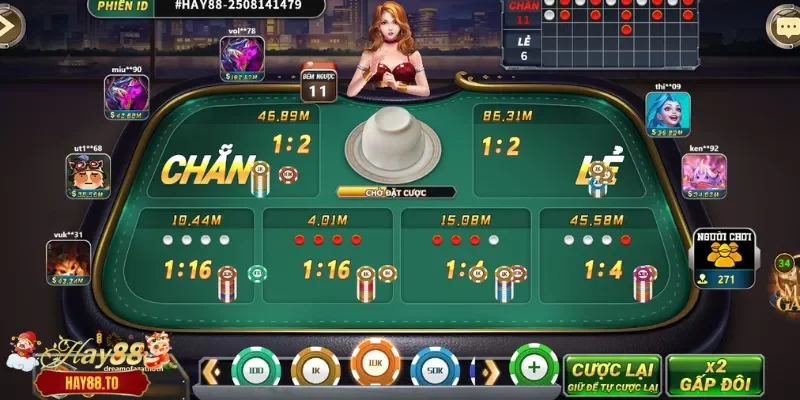800x400 pixels.
Task: View player miu**90's avatar
Action: [126, 98]
